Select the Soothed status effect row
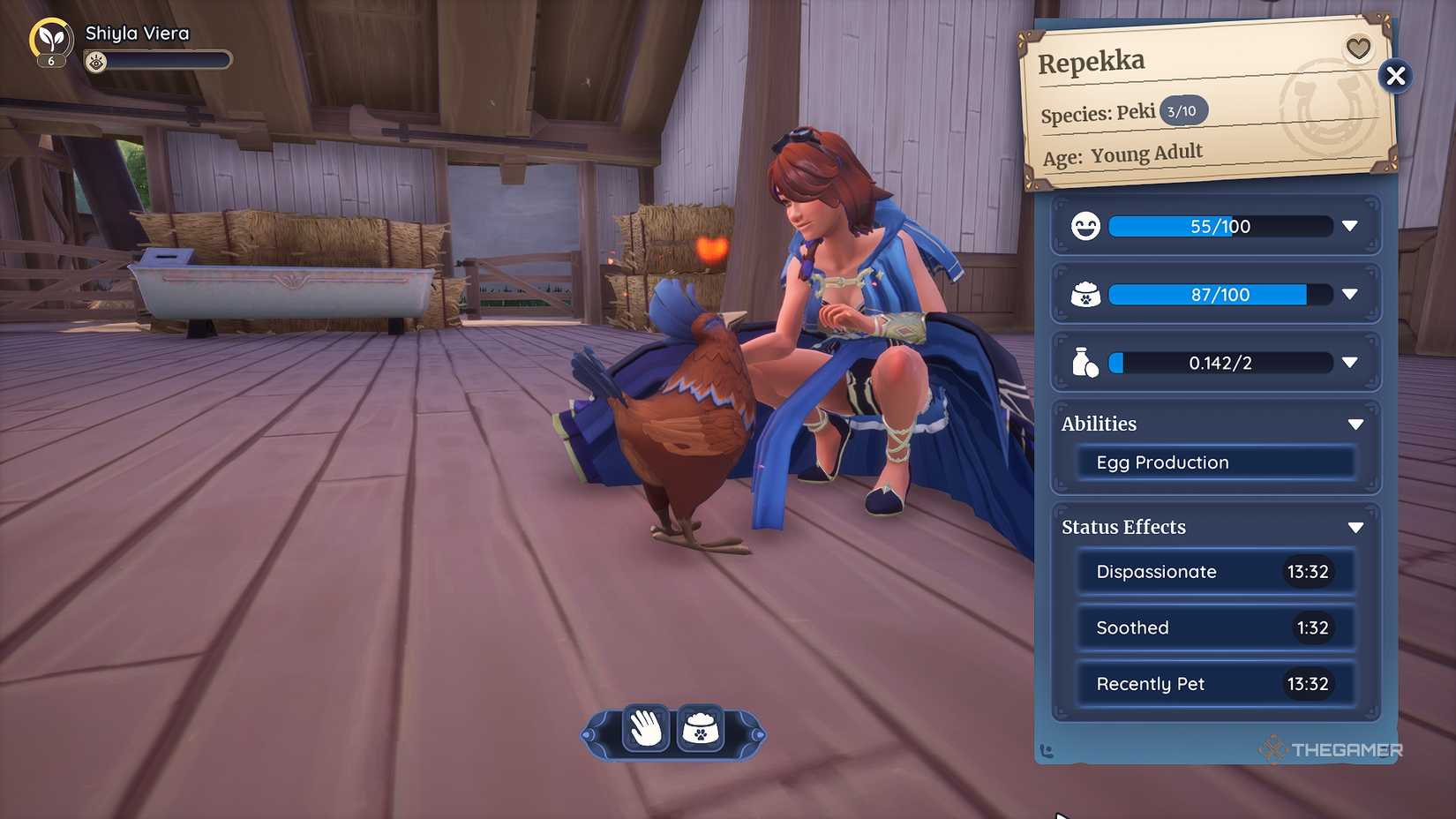This screenshot has width=1456, height=819. pos(1215,627)
